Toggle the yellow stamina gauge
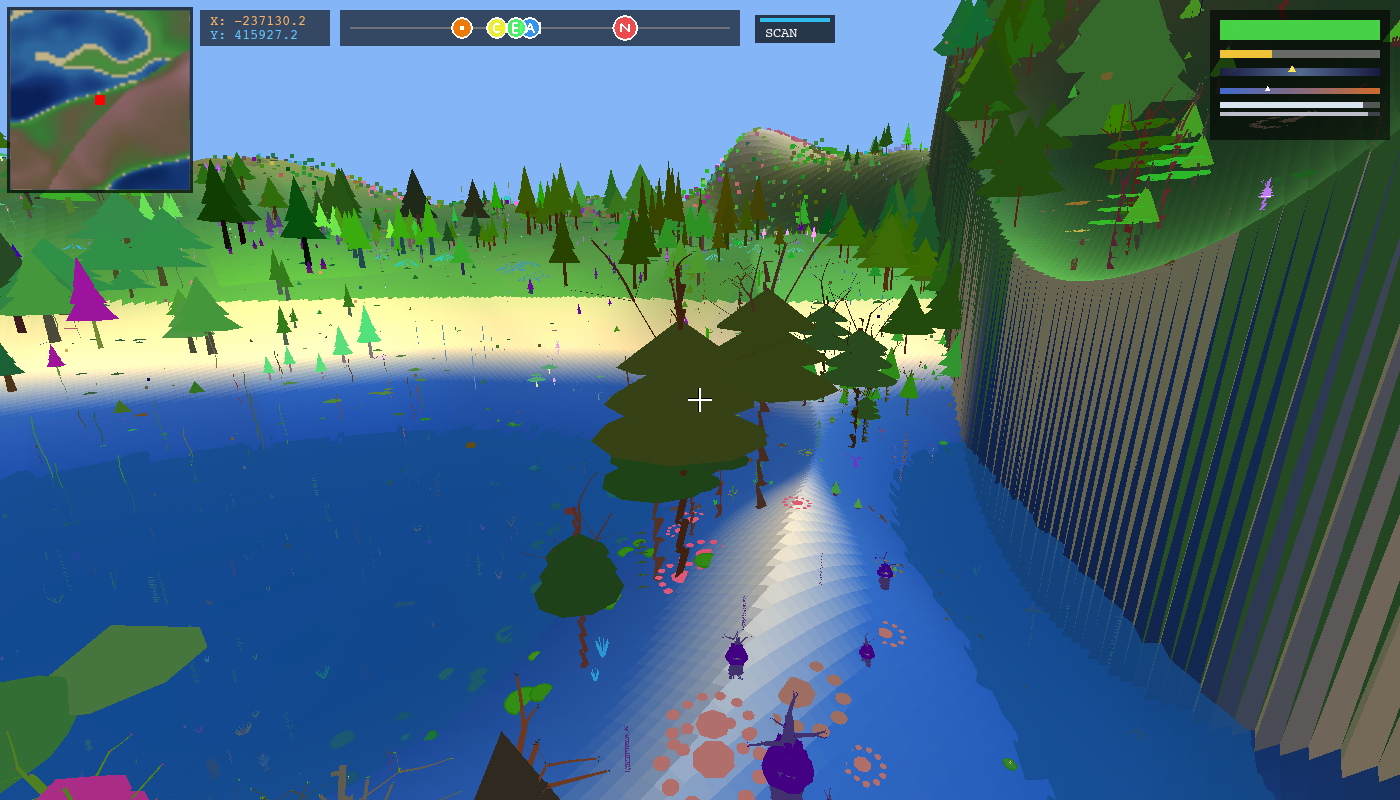1400x800 pixels. (x=1245, y=54)
